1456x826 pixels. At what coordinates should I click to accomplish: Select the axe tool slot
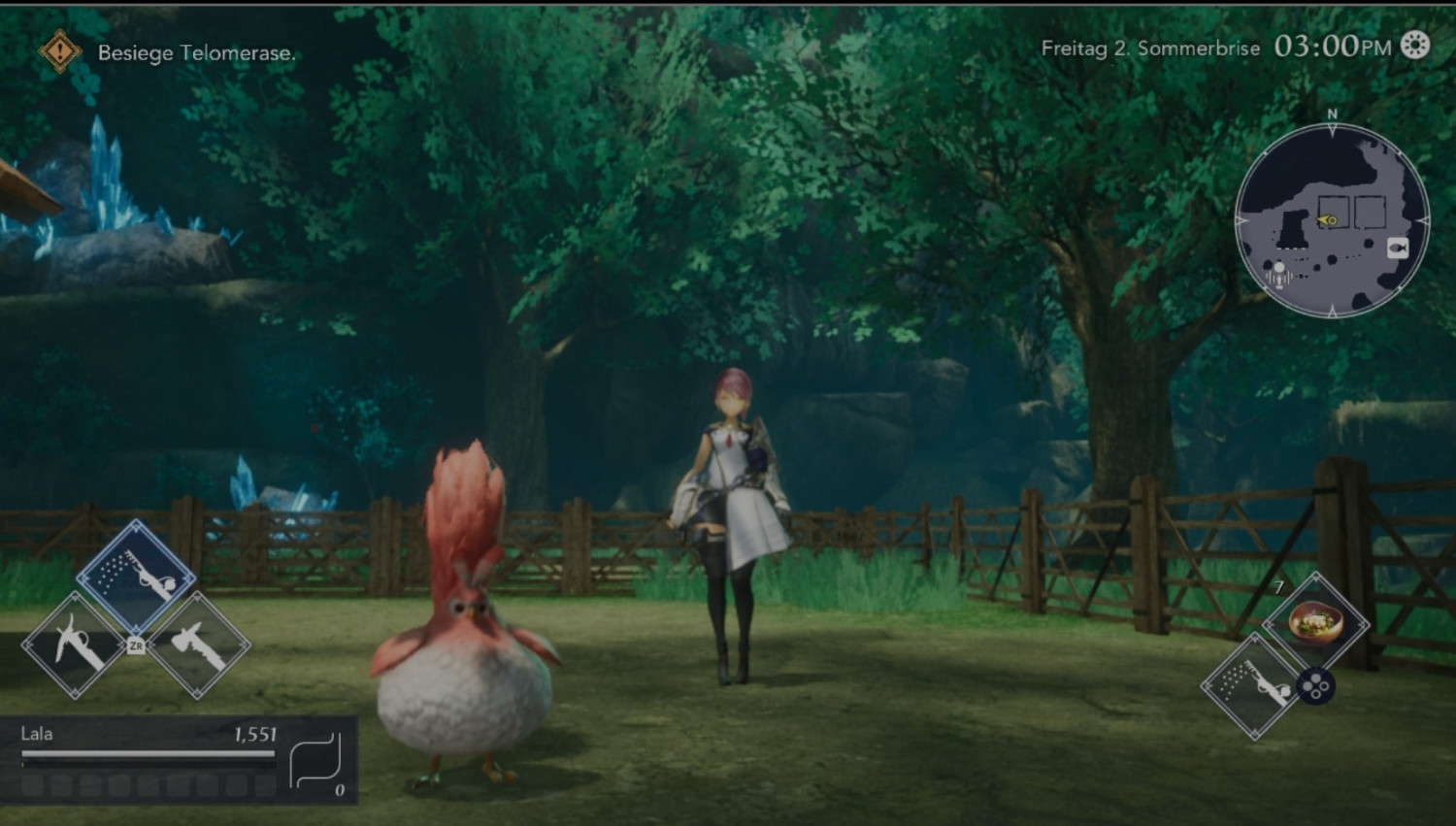pyautogui.click(x=198, y=644)
